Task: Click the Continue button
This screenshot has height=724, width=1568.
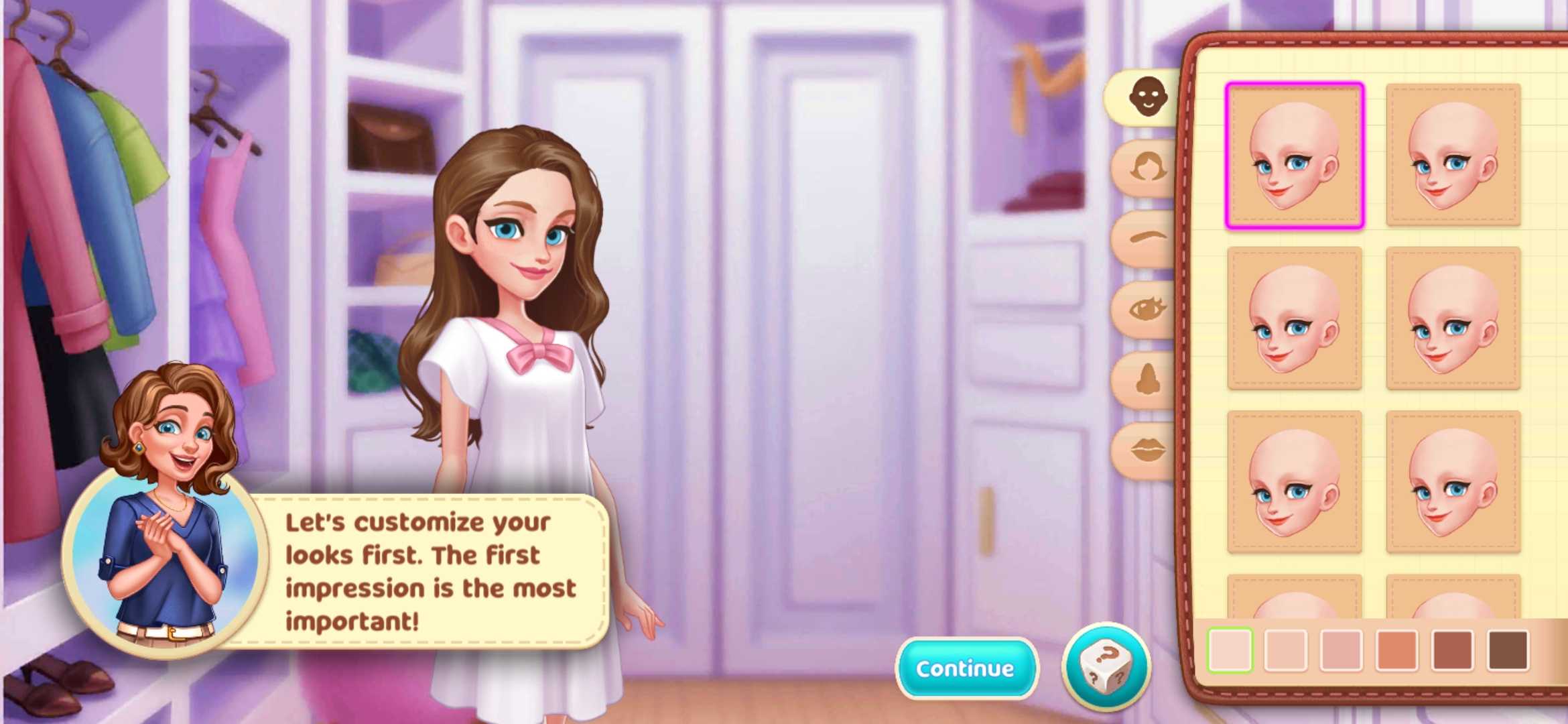Action: [966, 668]
